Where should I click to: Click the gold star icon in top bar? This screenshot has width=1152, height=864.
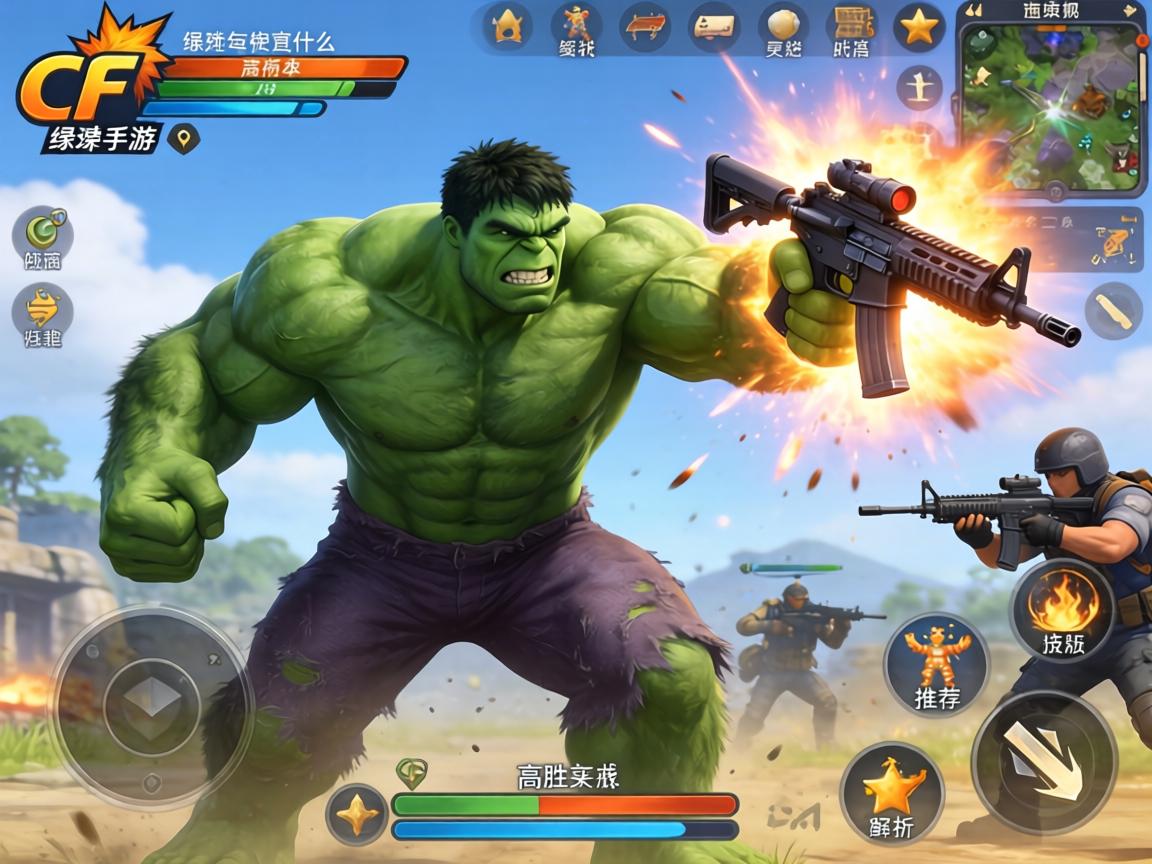pyautogui.click(x=919, y=27)
